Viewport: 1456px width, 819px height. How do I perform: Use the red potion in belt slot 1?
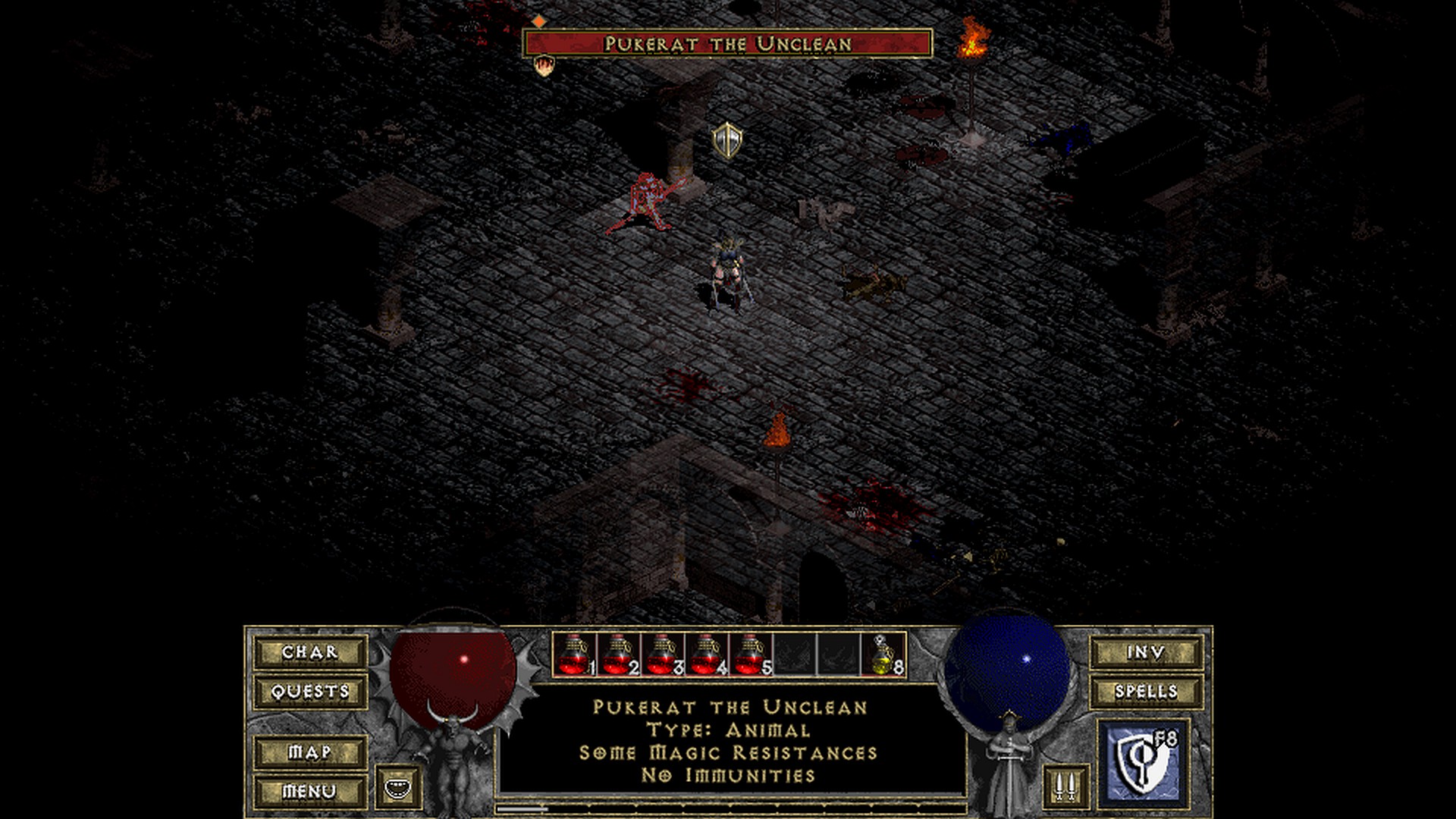575,654
